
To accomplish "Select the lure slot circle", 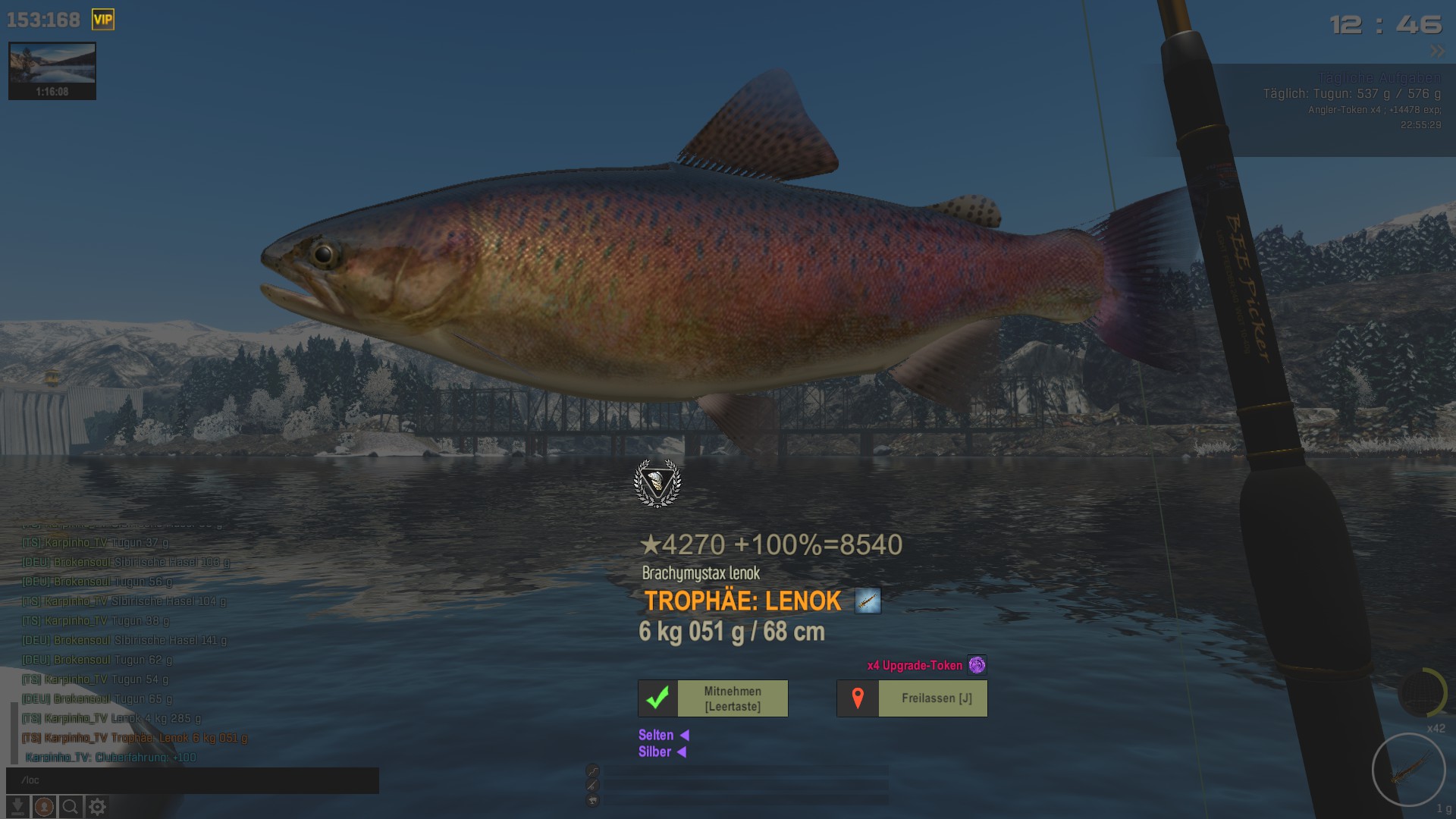I will 1408,770.
